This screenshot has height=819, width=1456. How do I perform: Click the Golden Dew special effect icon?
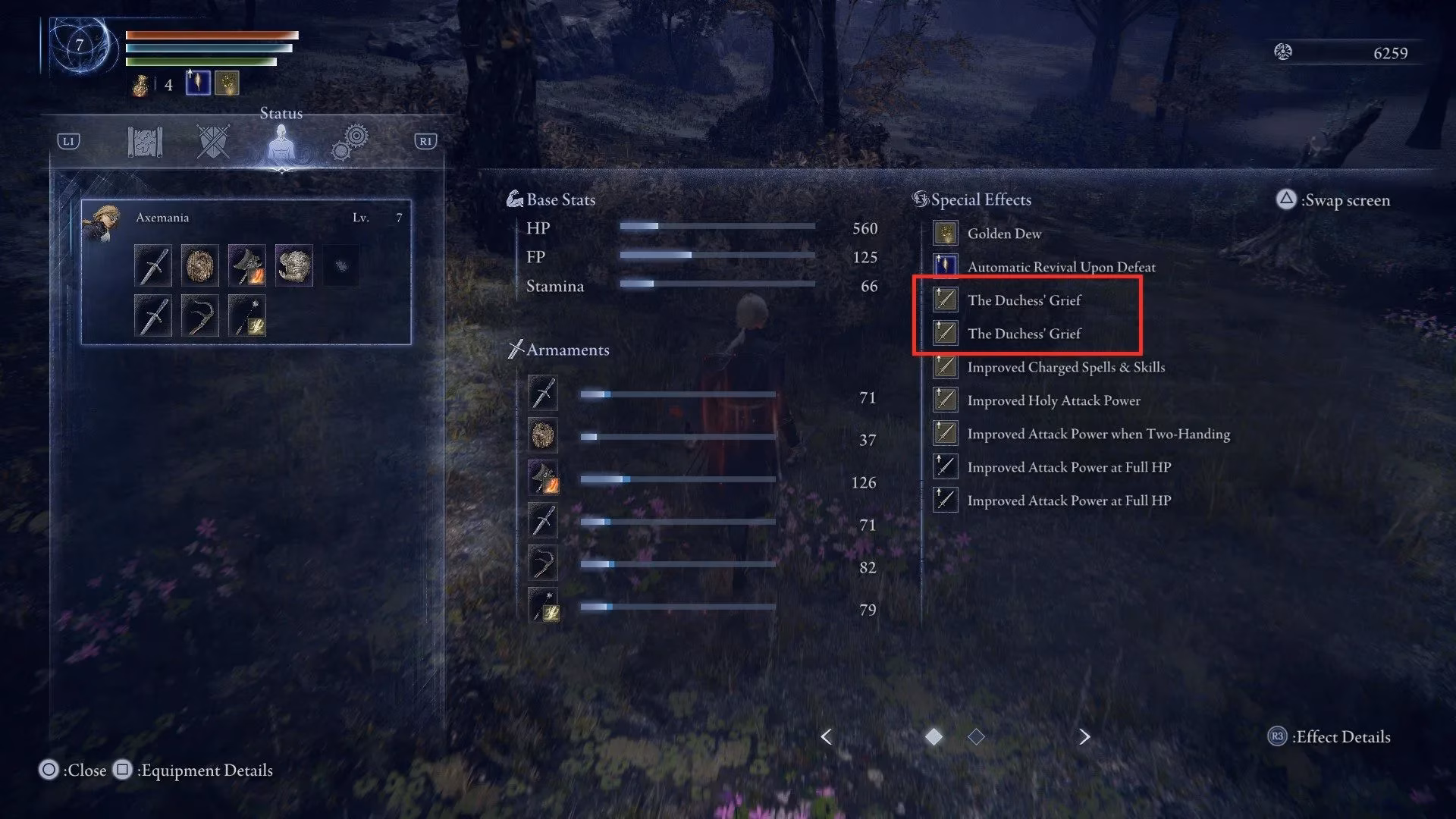coord(945,234)
